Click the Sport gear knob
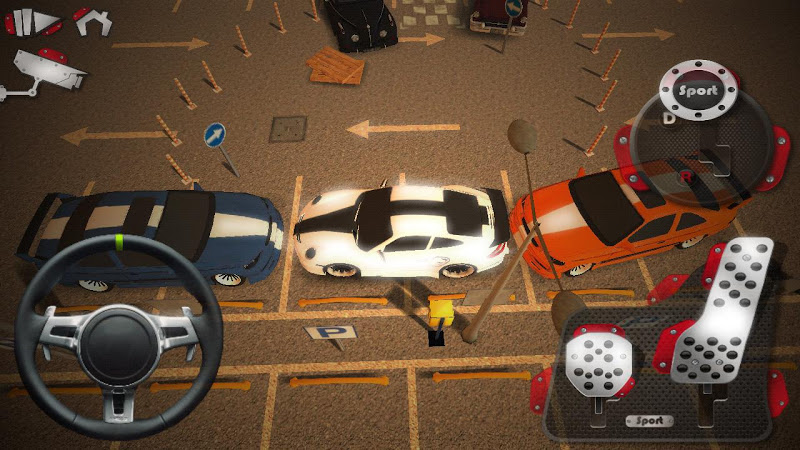The height and width of the screenshot is (450, 800). coord(696,91)
